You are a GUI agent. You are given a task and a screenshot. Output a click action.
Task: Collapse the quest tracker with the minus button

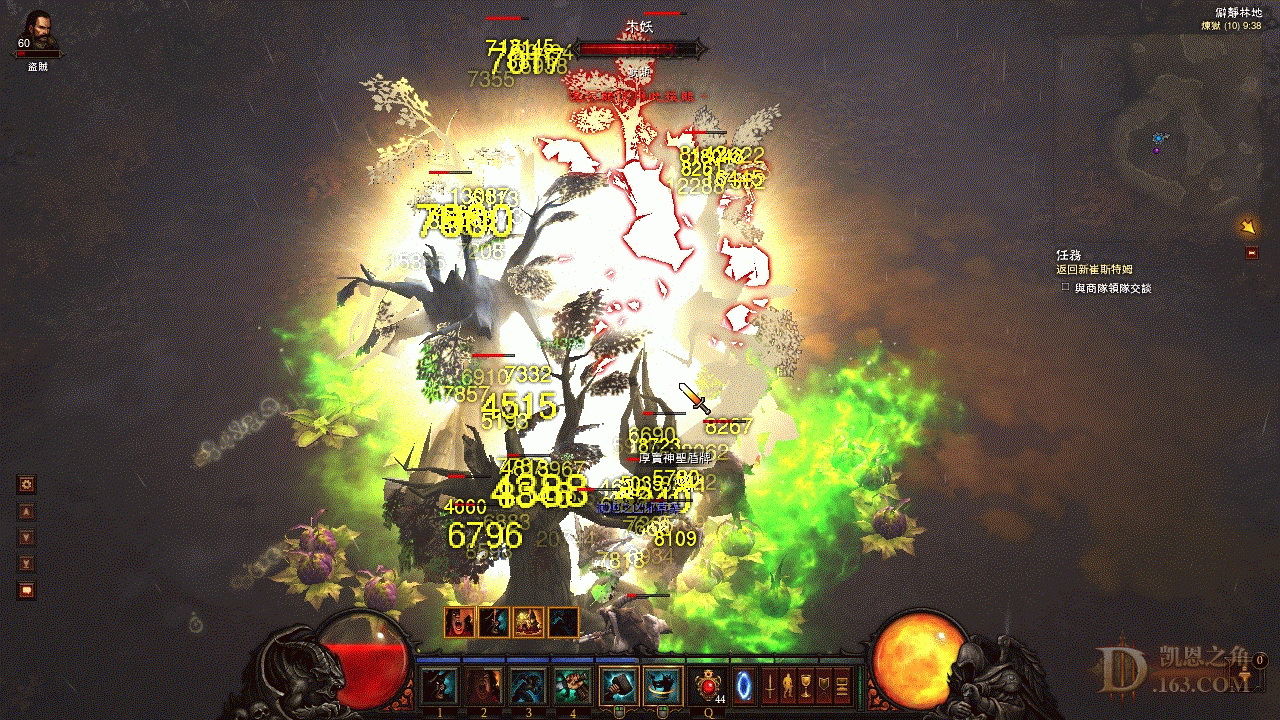1252,253
